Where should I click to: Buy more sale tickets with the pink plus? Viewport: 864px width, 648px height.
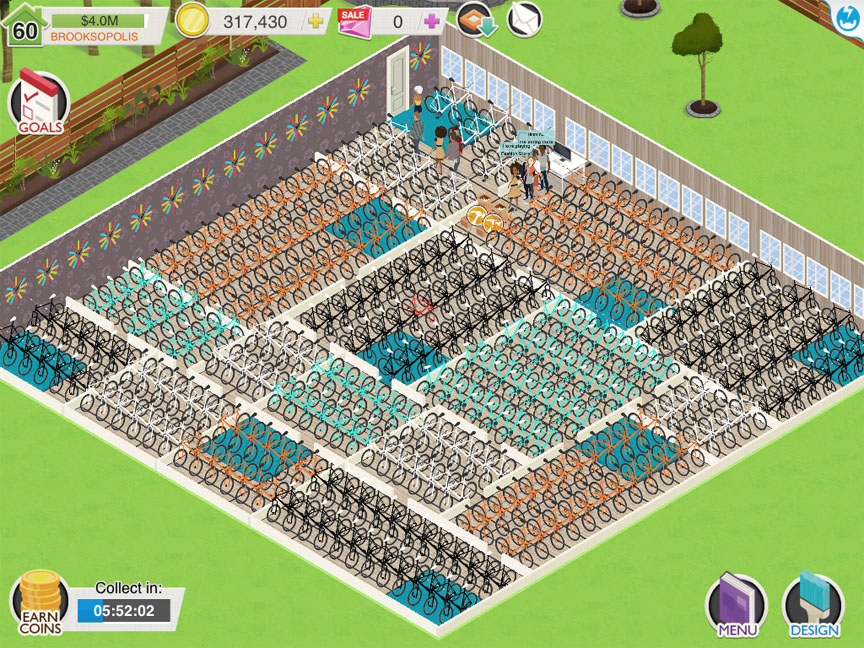pyautogui.click(x=432, y=21)
